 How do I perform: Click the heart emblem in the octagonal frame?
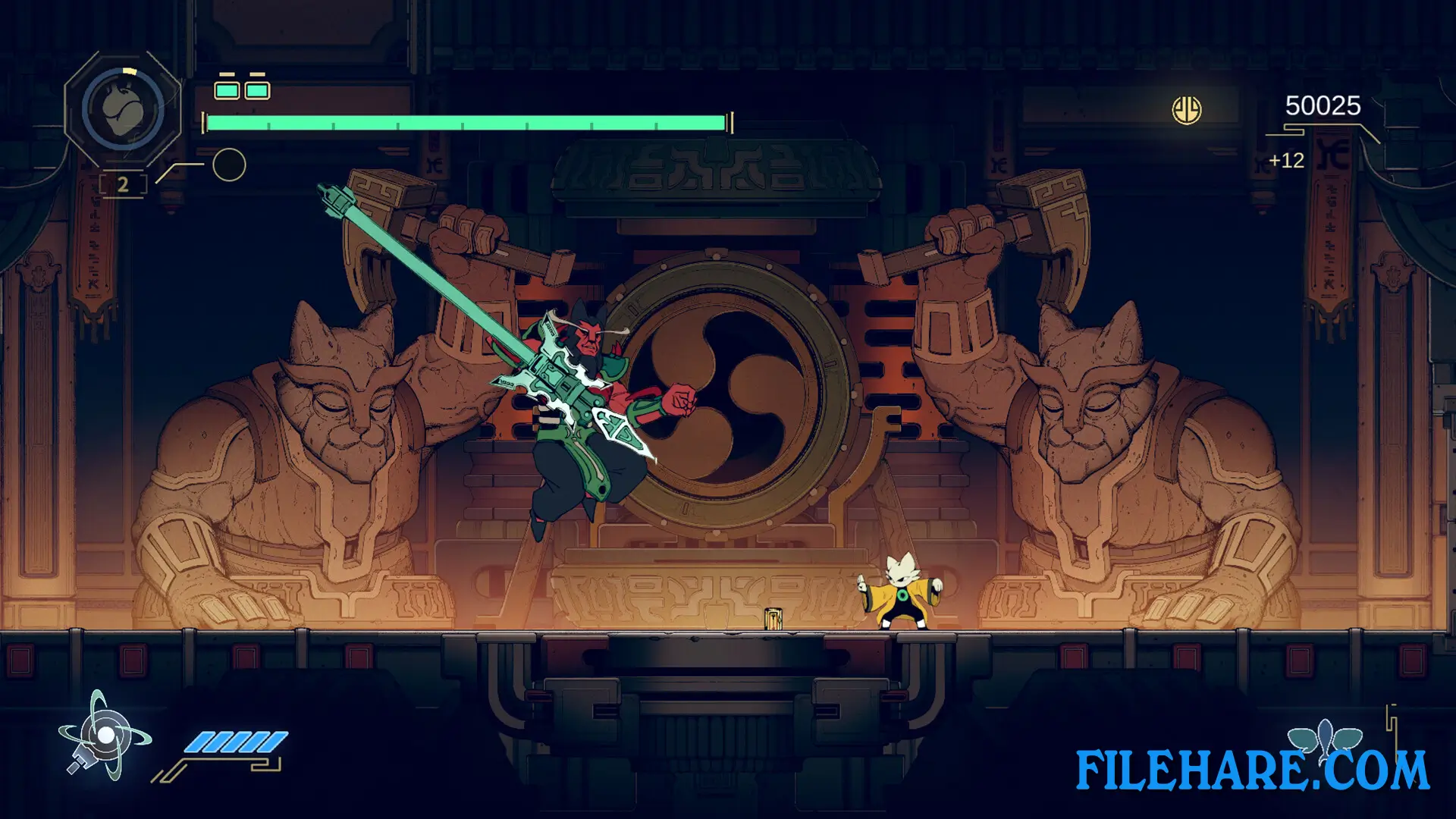click(122, 110)
